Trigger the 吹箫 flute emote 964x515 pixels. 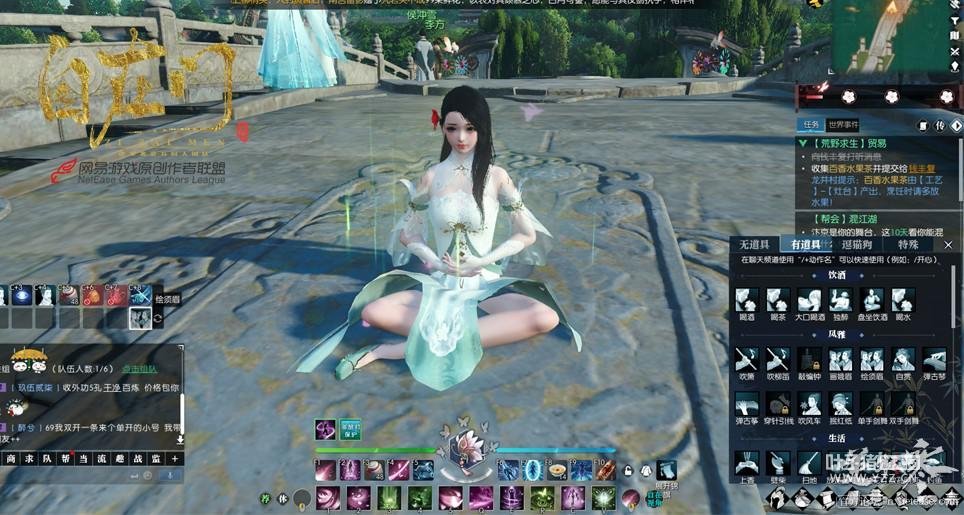click(746, 360)
